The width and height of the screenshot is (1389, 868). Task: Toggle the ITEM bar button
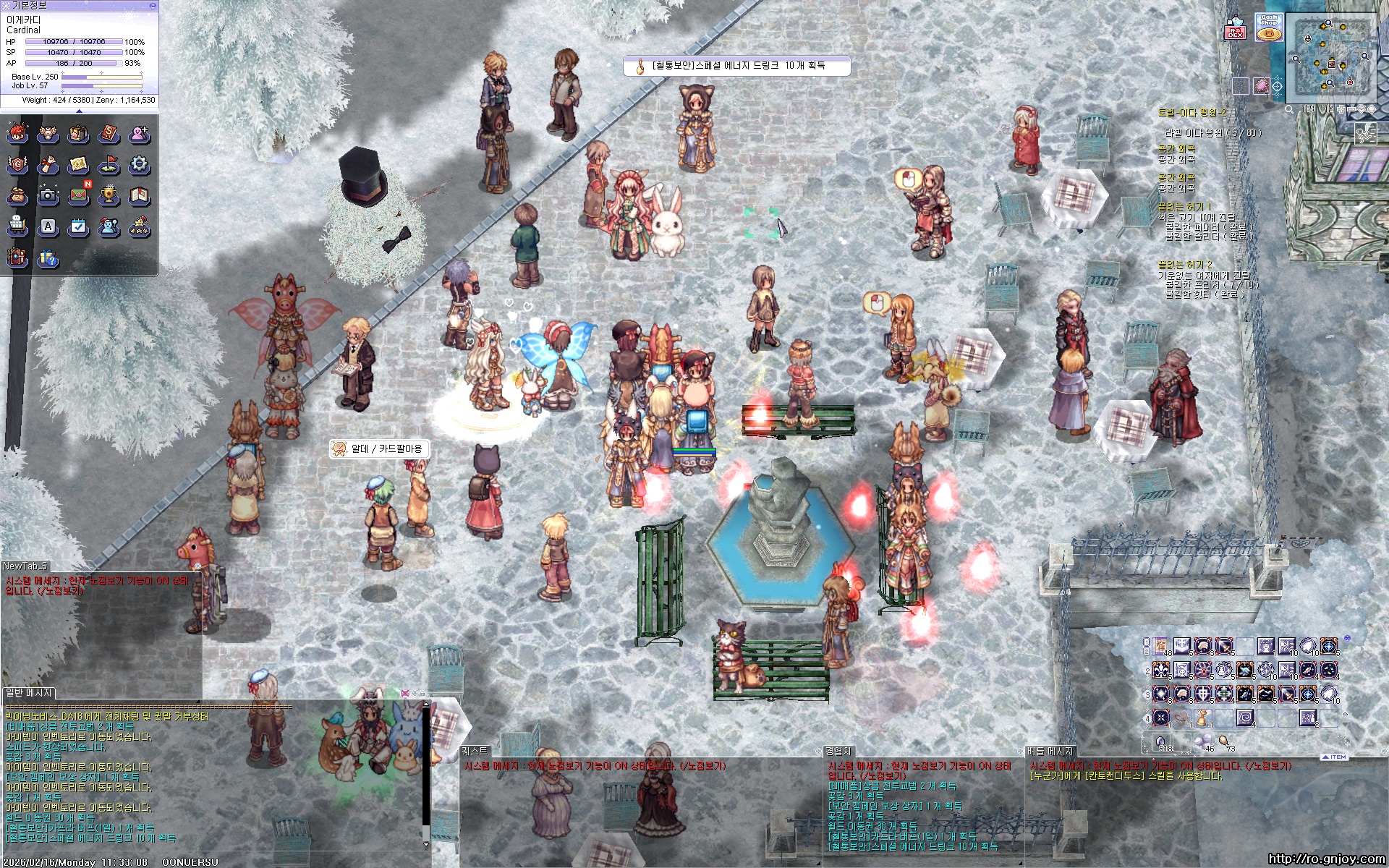[x=1335, y=757]
